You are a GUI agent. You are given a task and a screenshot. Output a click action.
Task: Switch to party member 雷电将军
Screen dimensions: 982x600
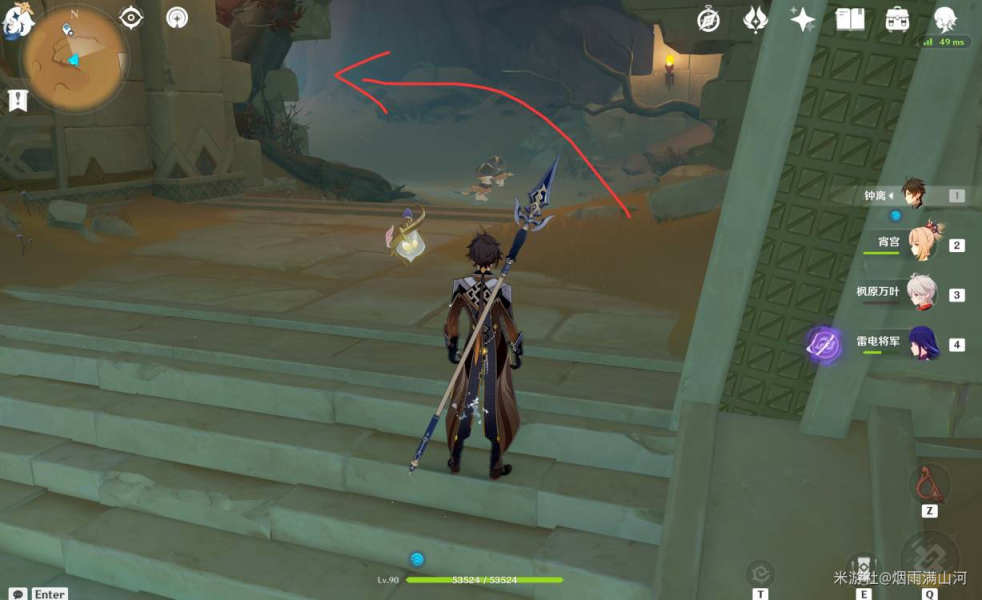920,343
